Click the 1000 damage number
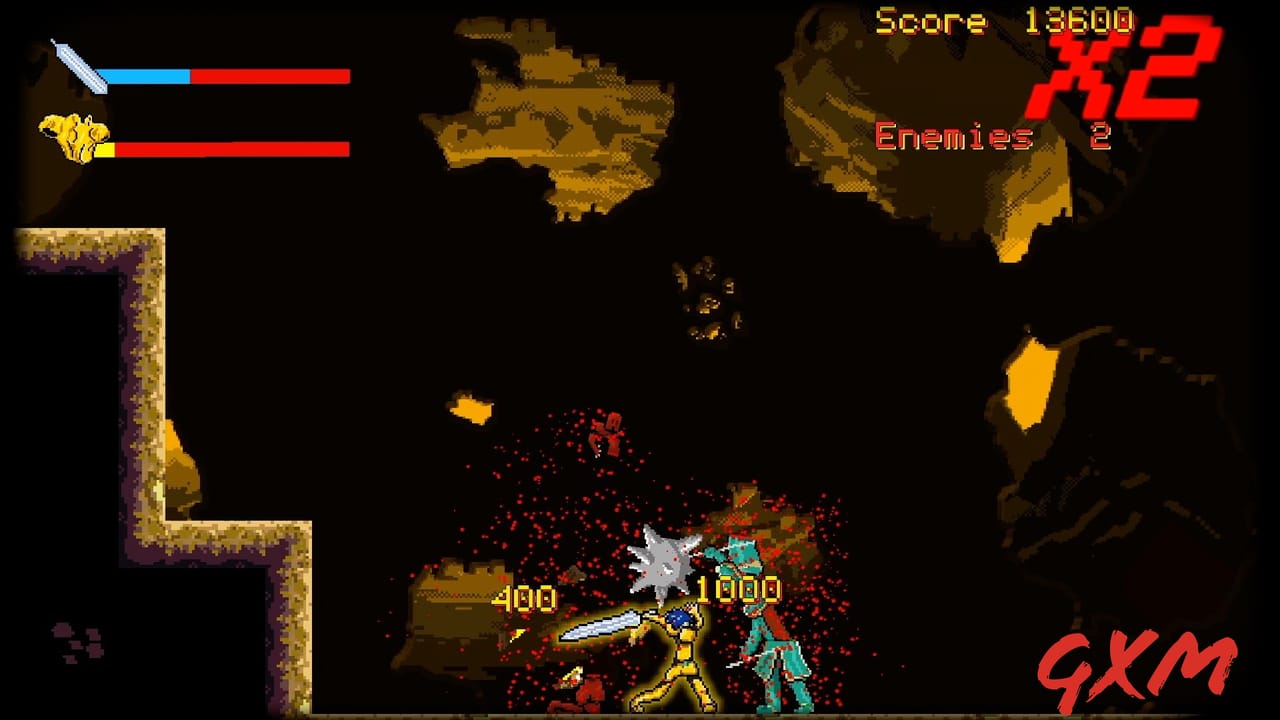 pos(740,590)
